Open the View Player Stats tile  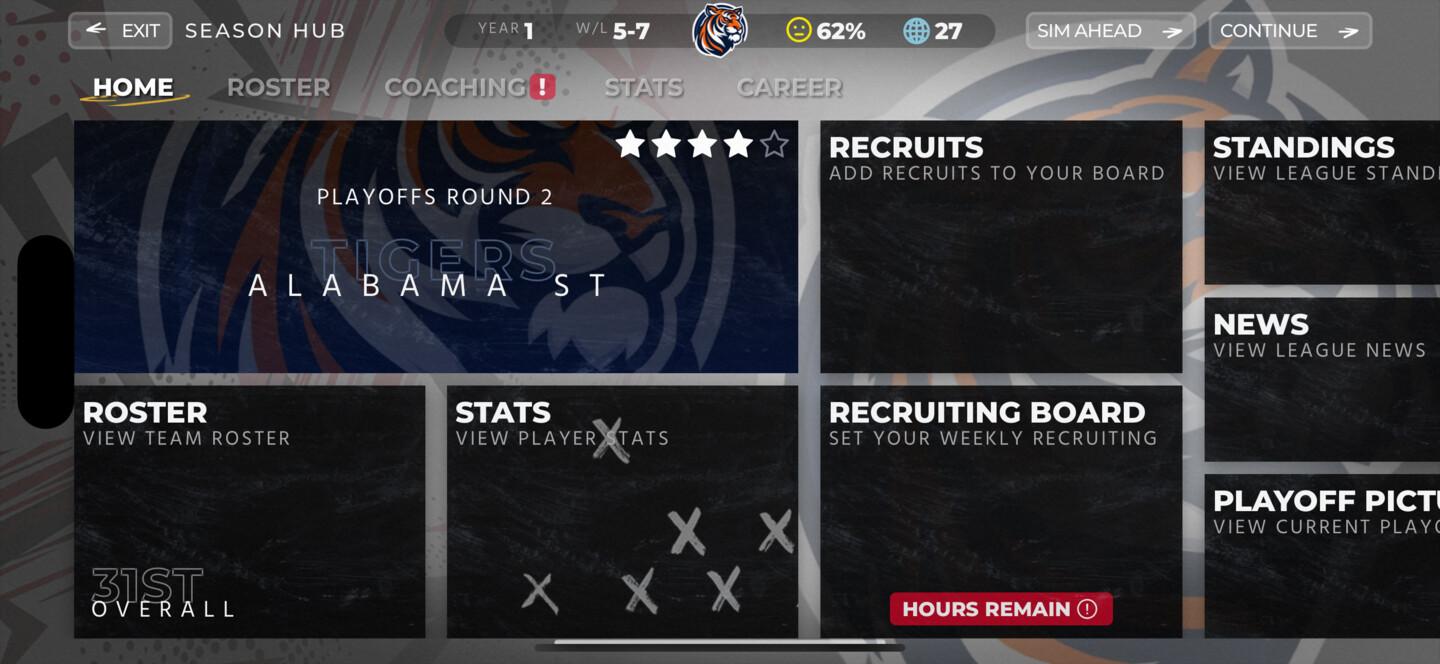pyautogui.click(x=622, y=512)
